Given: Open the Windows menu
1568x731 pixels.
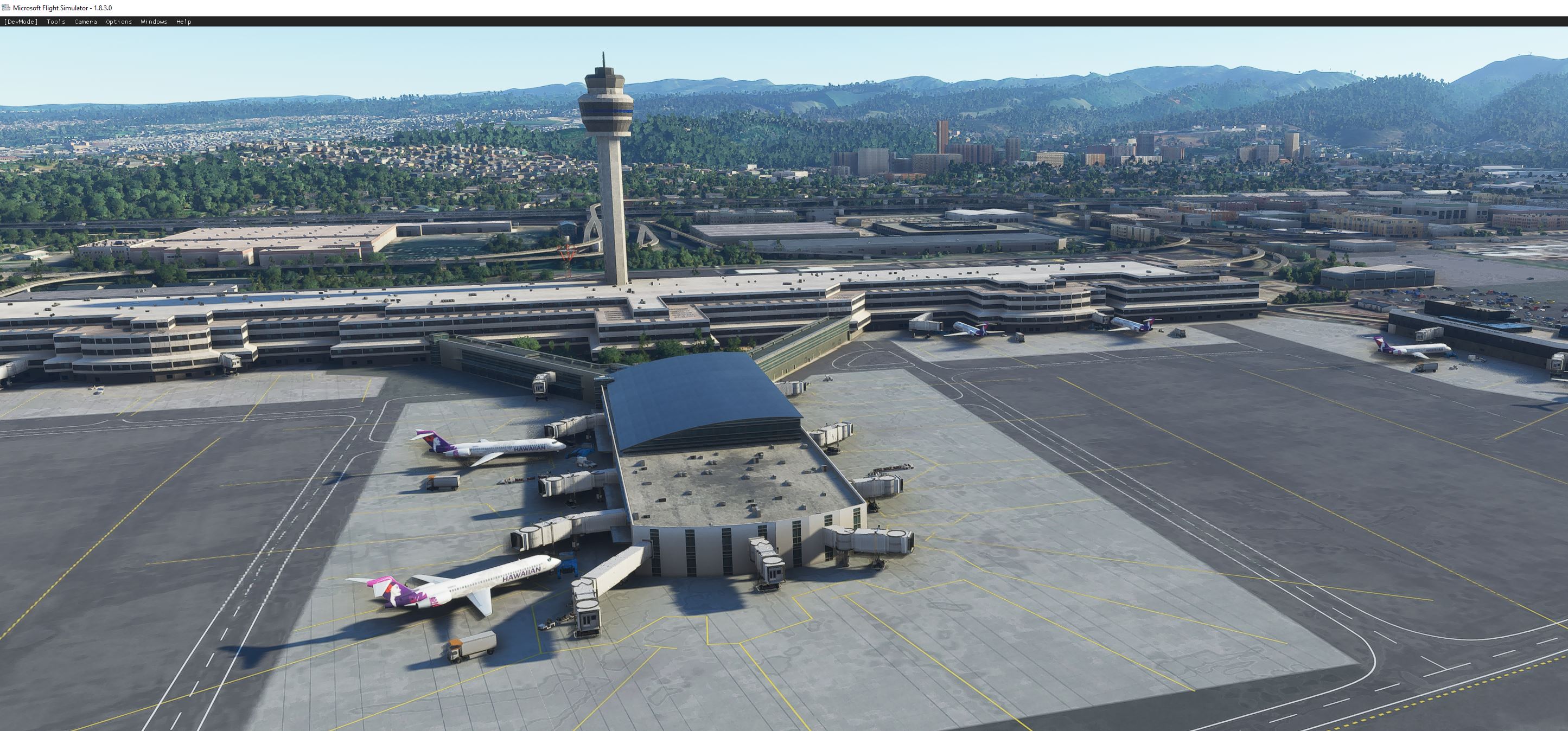Looking at the screenshot, I should (154, 21).
